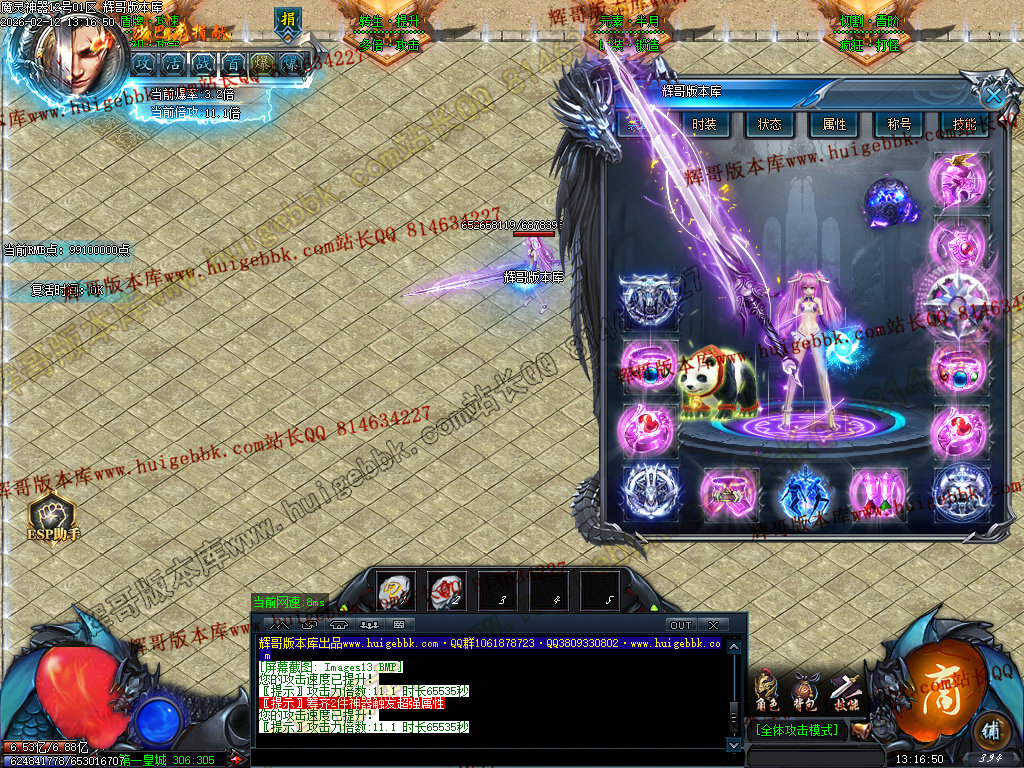The height and width of the screenshot is (768, 1024).
Task: Select the belt equipment slot
Action: (x=728, y=492)
